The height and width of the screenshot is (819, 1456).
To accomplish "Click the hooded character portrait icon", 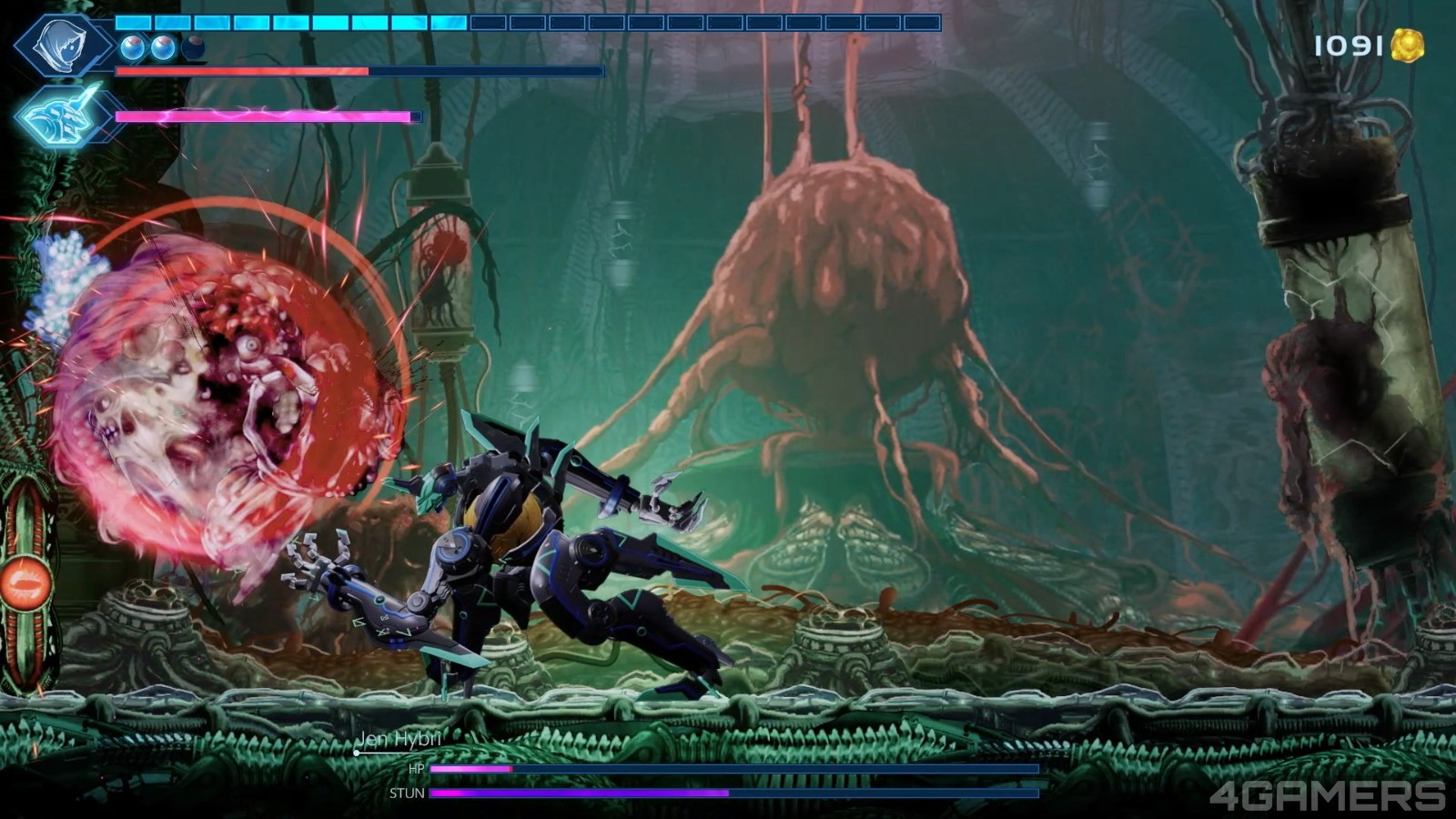I will pyautogui.click(x=62, y=45).
